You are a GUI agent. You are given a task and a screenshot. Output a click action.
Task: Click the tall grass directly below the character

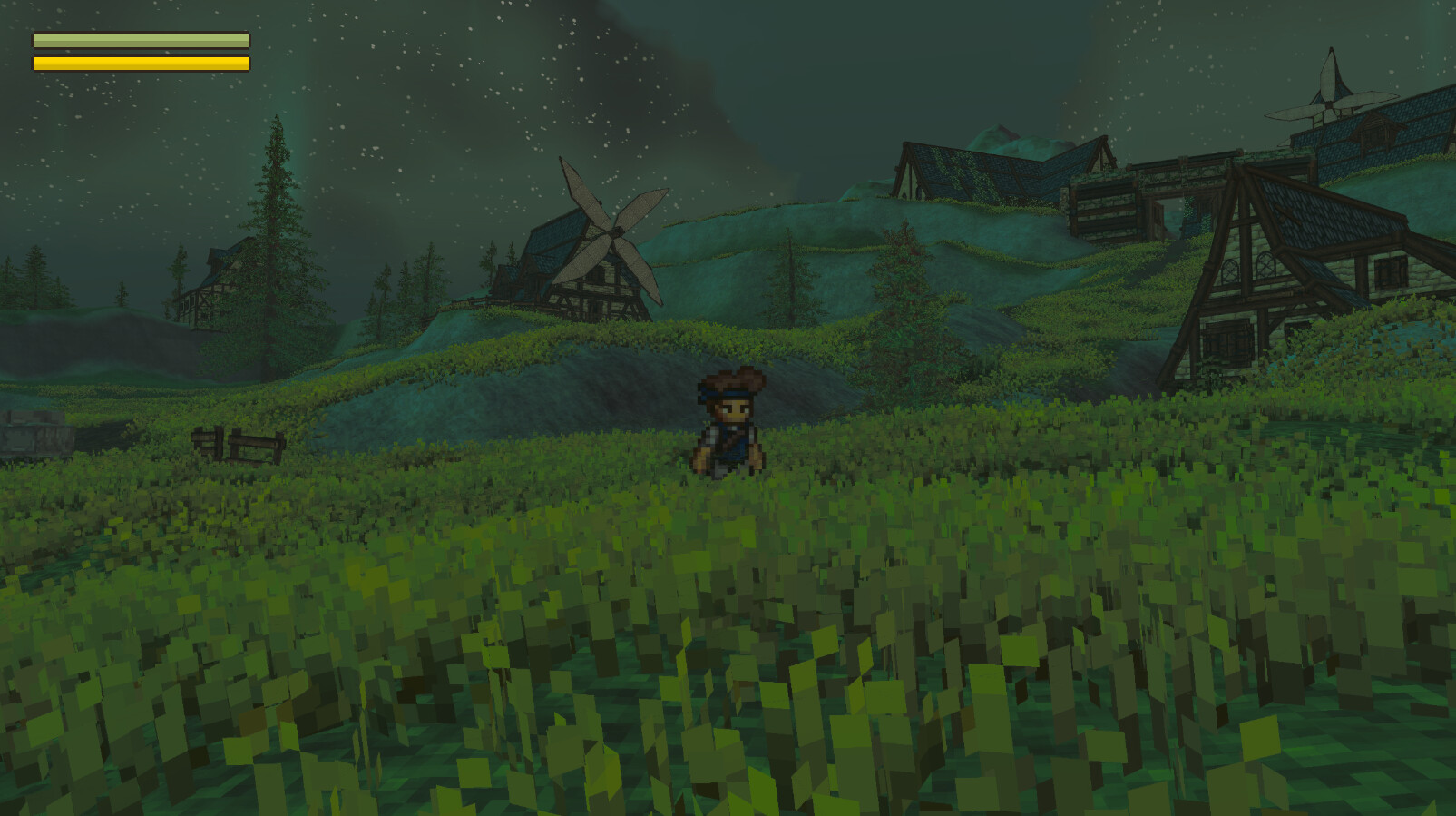[x=728, y=517]
